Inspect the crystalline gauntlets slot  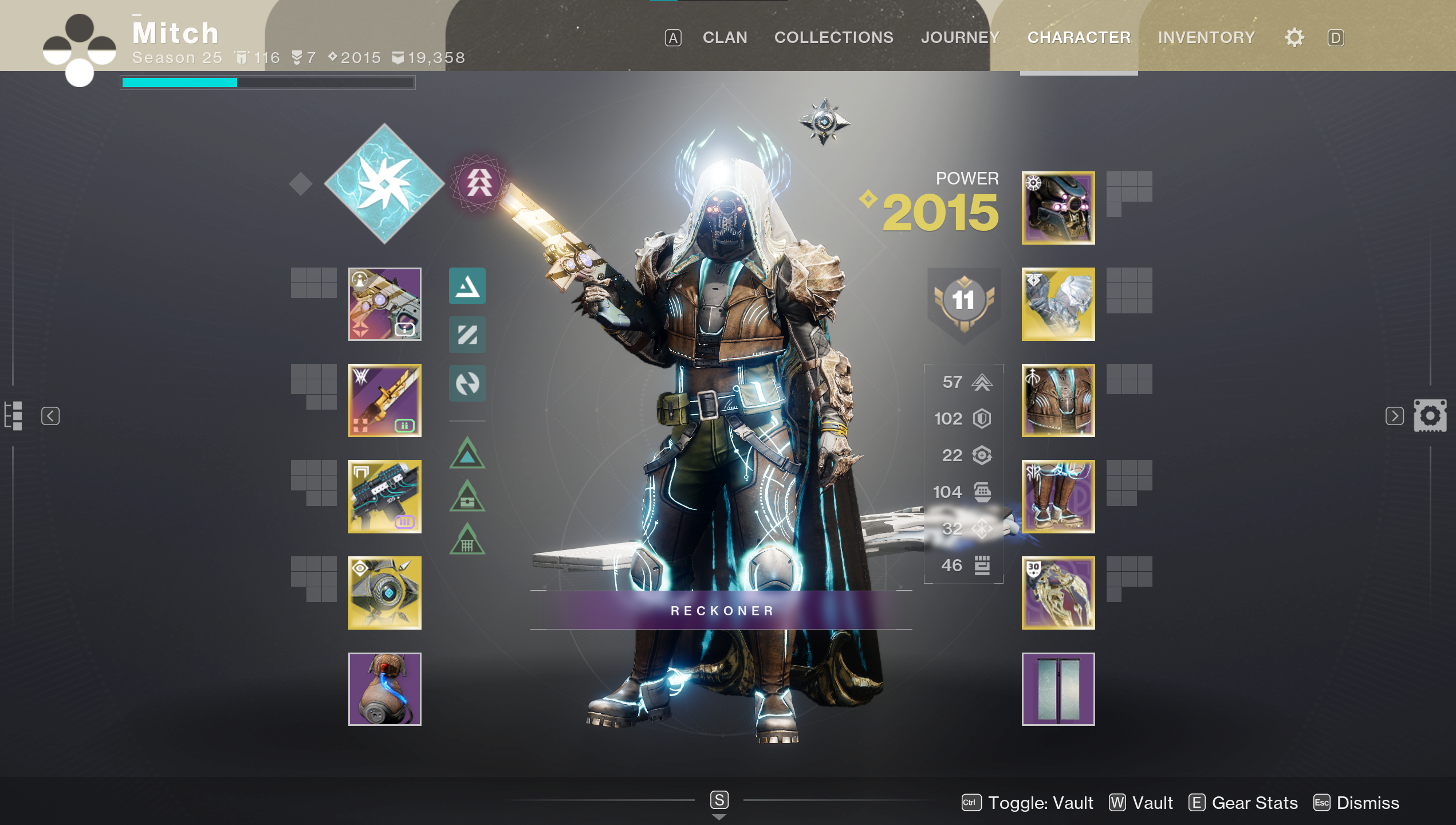coord(1058,304)
